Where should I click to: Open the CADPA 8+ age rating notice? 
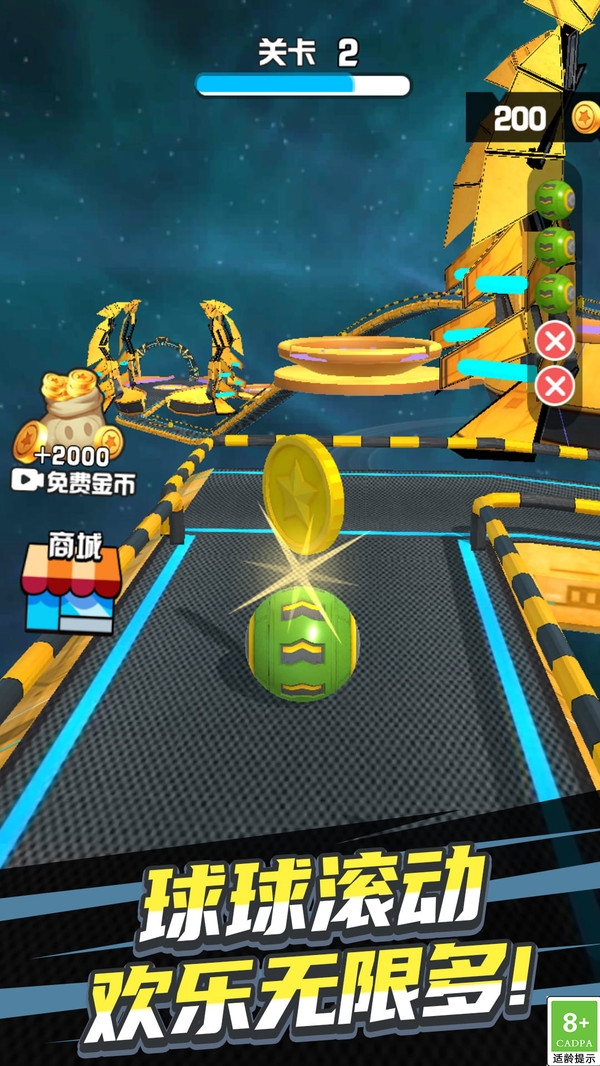(x=573, y=1029)
